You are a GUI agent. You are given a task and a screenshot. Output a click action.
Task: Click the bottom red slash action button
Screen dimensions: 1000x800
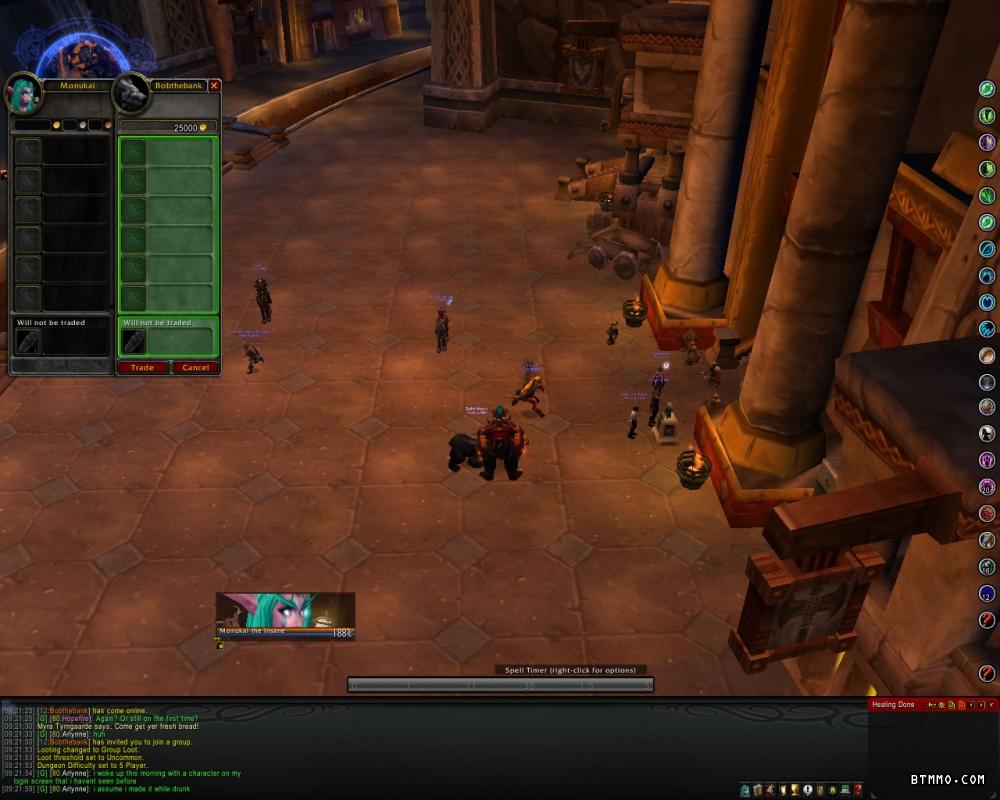[987, 673]
